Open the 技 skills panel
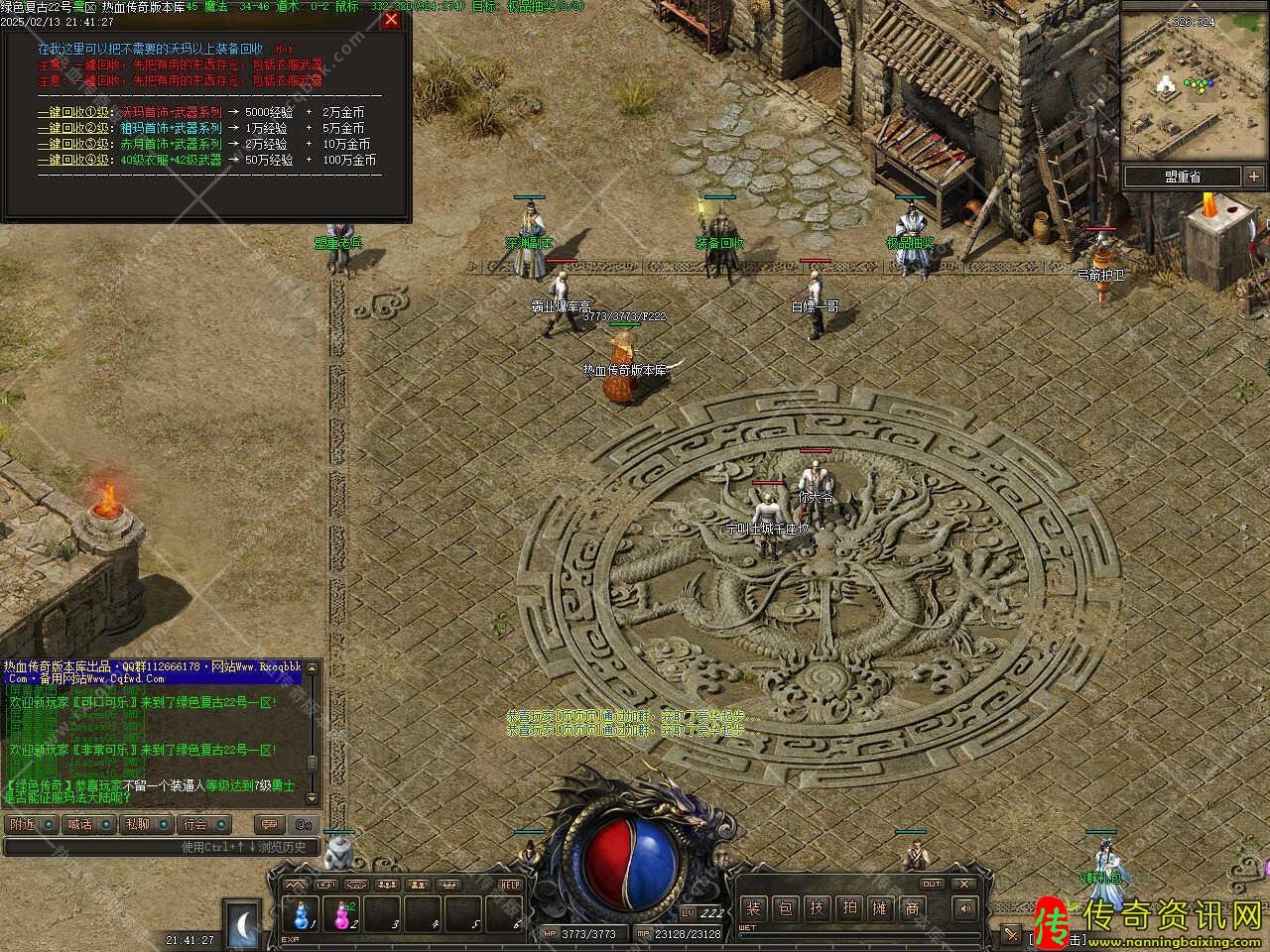This screenshot has width=1270, height=952. click(x=817, y=907)
